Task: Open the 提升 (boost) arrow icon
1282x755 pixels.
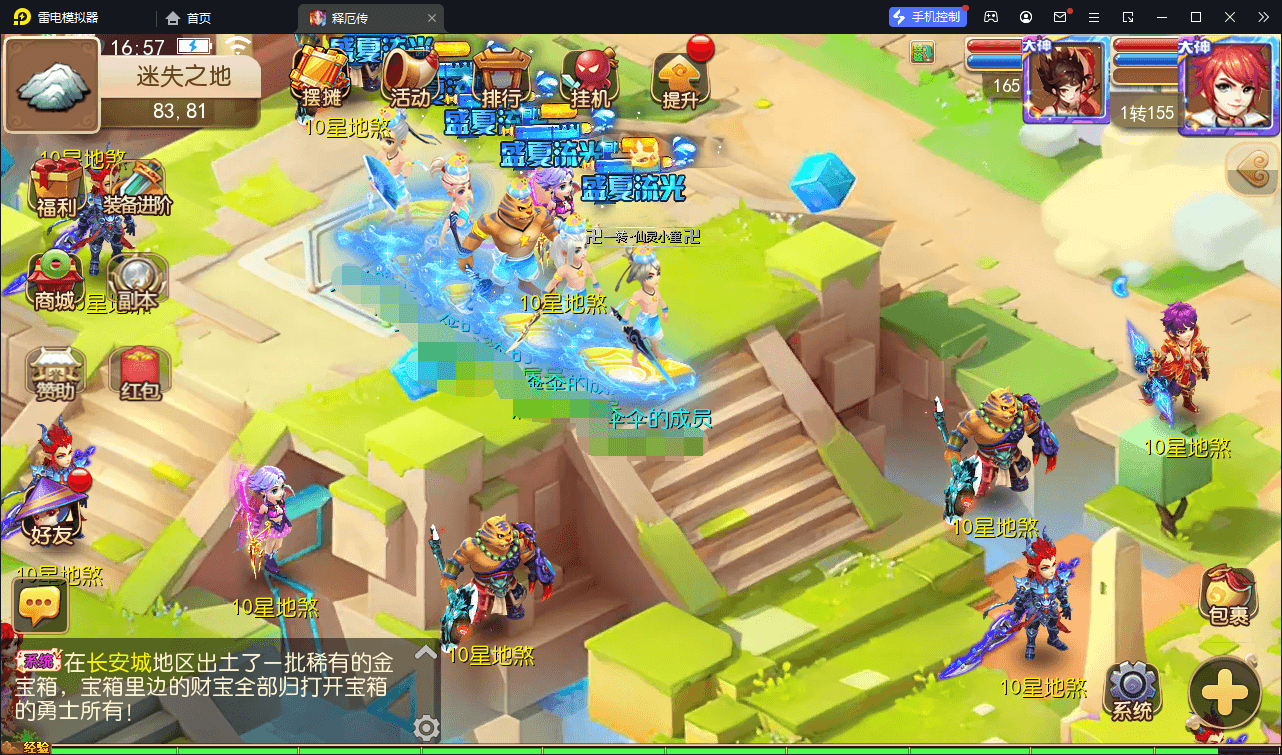Action: pyautogui.click(x=681, y=78)
